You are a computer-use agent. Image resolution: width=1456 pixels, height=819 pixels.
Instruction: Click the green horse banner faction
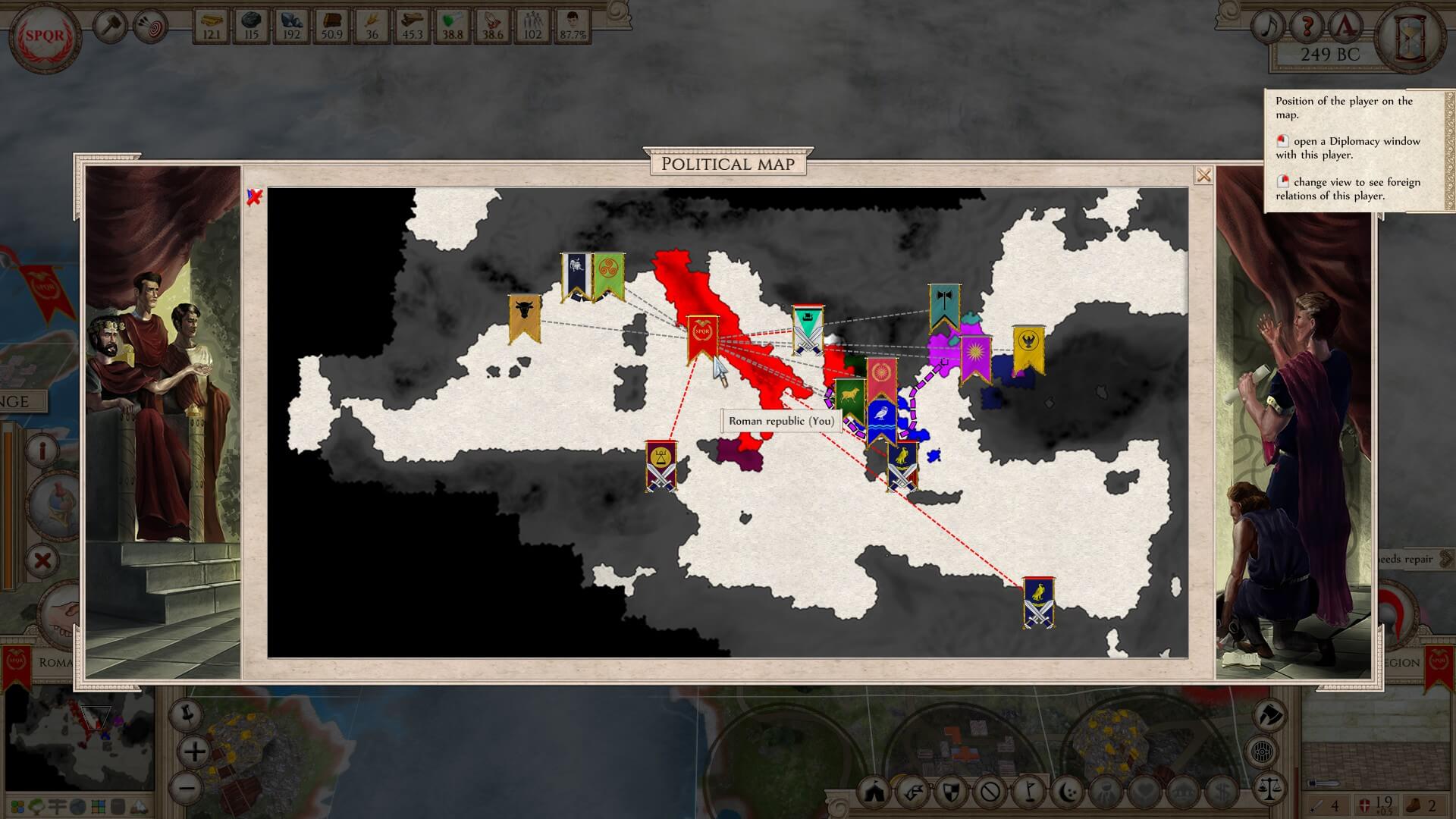[x=850, y=398]
